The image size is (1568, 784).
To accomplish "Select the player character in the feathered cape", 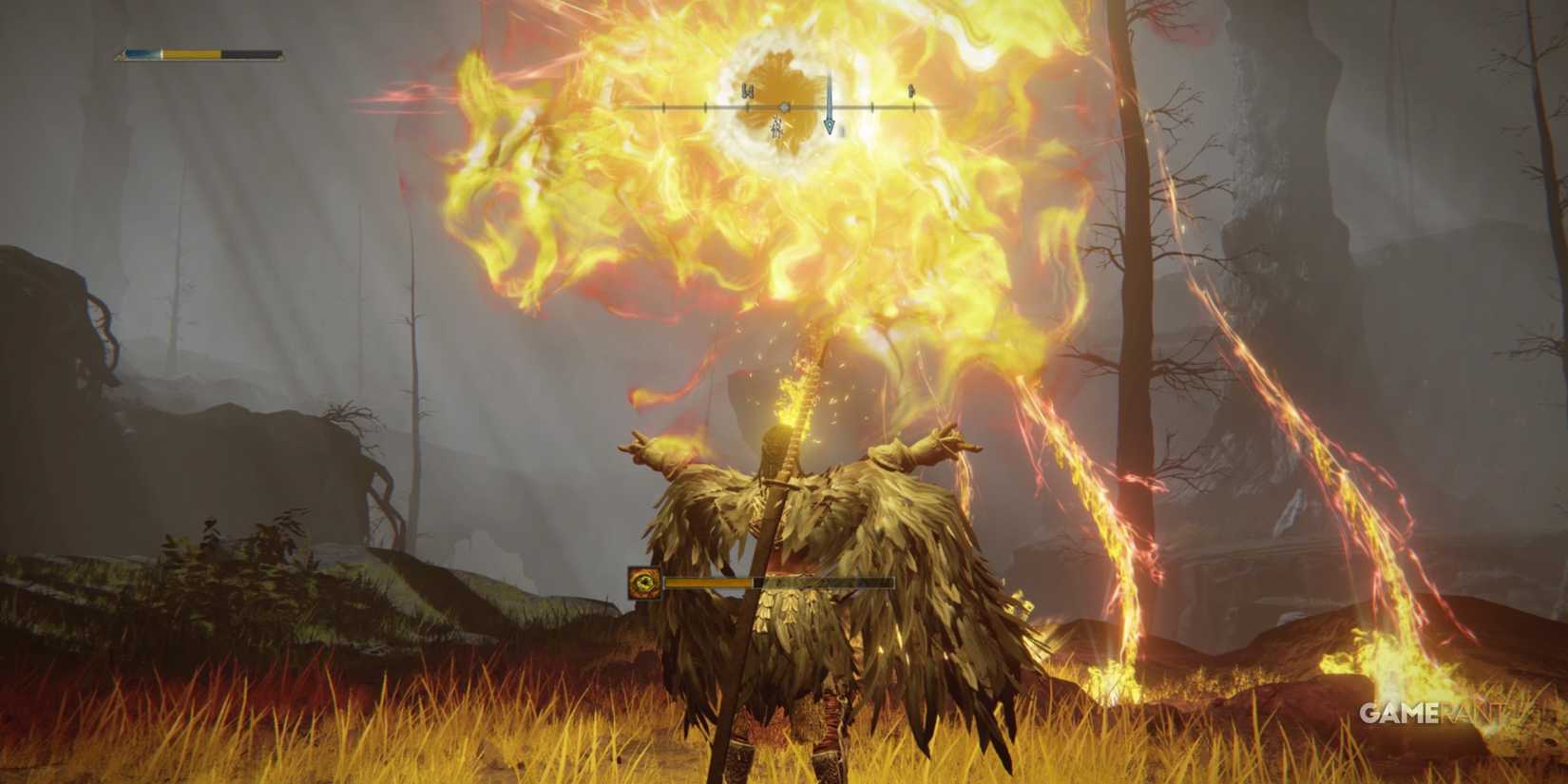I will pyautogui.click(x=808, y=570).
